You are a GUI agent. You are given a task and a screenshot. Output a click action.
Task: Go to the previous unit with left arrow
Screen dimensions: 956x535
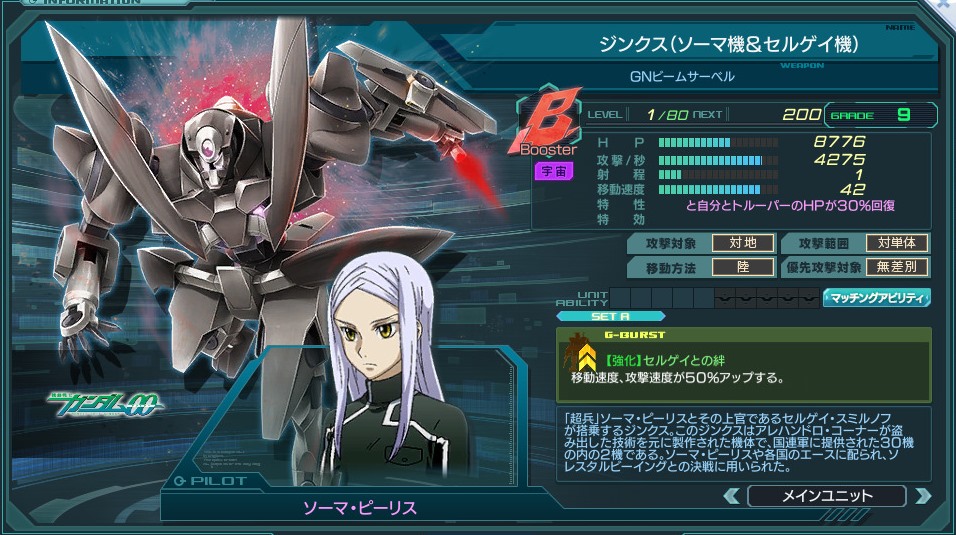click(732, 496)
